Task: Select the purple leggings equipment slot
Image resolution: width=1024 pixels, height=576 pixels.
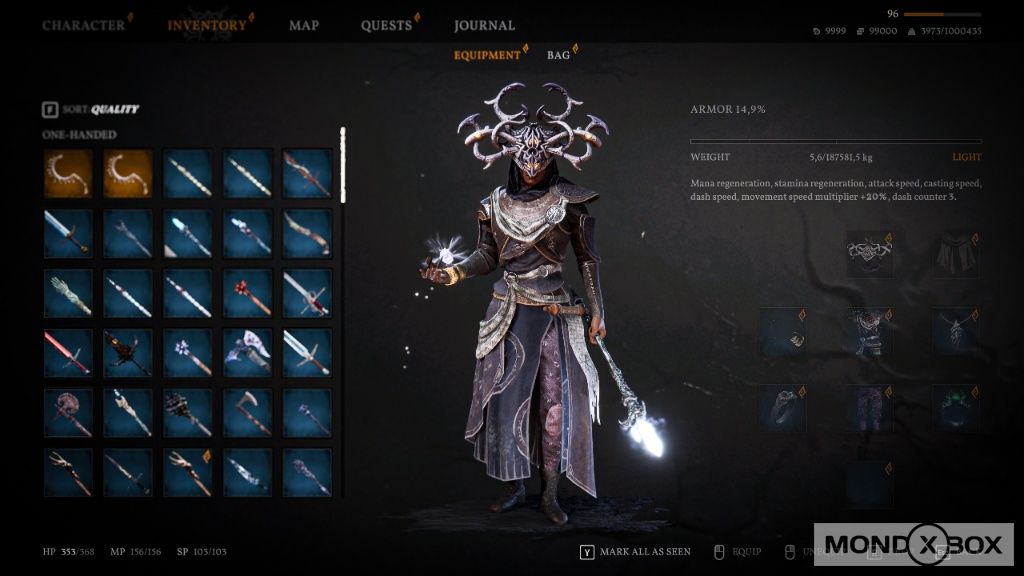Action: (x=870, y=408)
